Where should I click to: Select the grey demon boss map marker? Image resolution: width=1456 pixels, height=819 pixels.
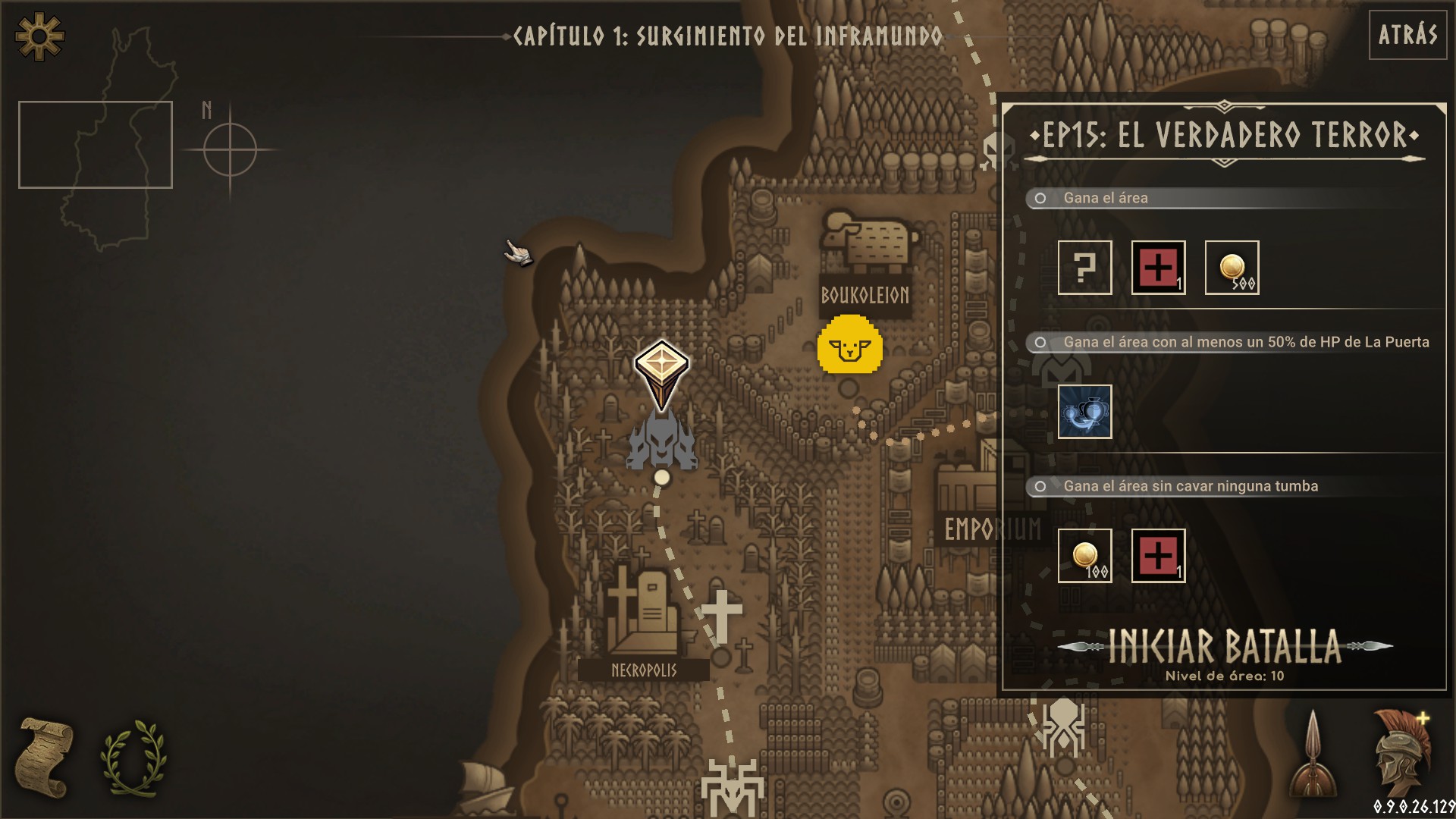[661, 440]
